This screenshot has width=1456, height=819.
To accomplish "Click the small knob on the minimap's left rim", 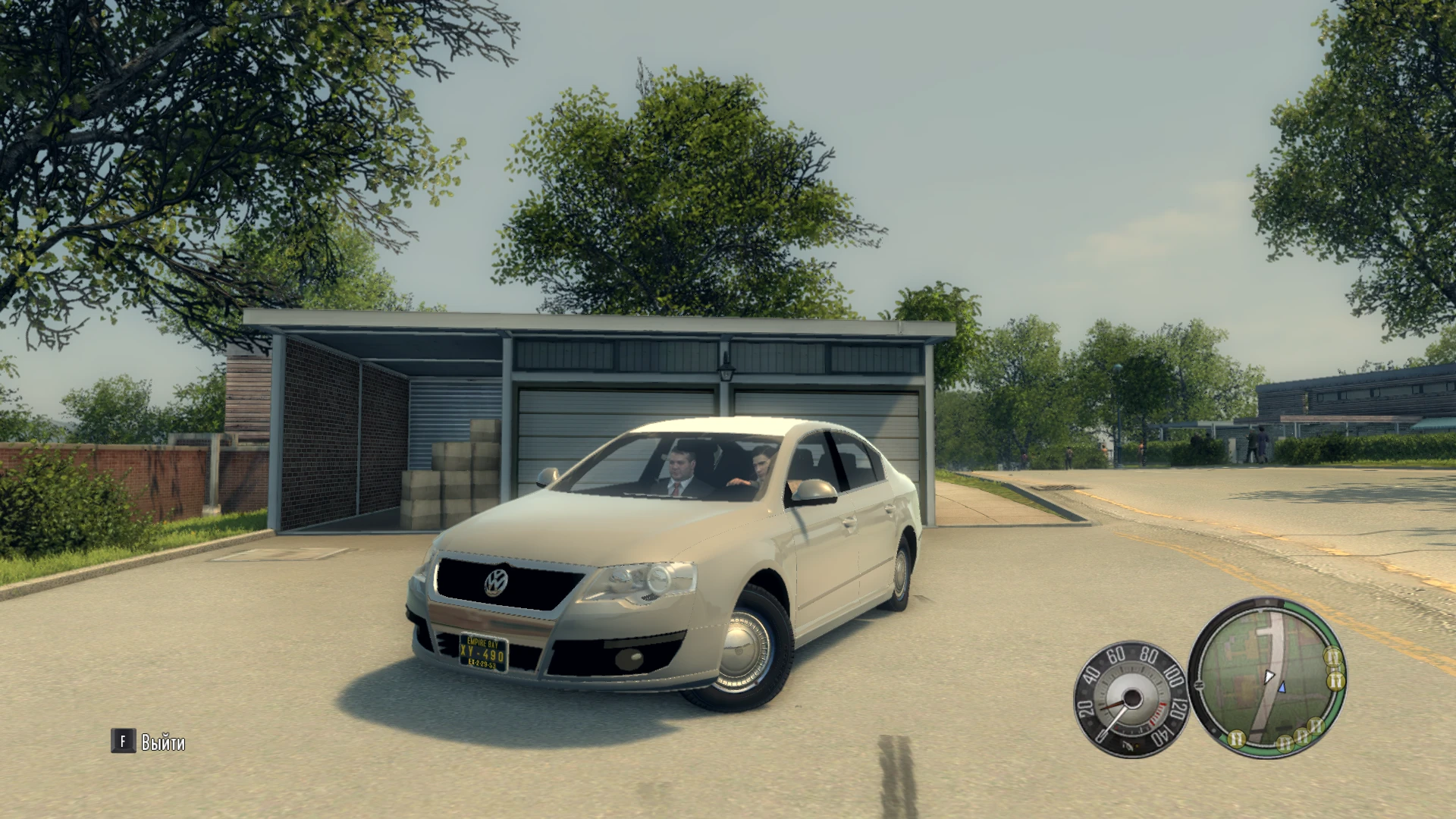I will (1198, 683).
